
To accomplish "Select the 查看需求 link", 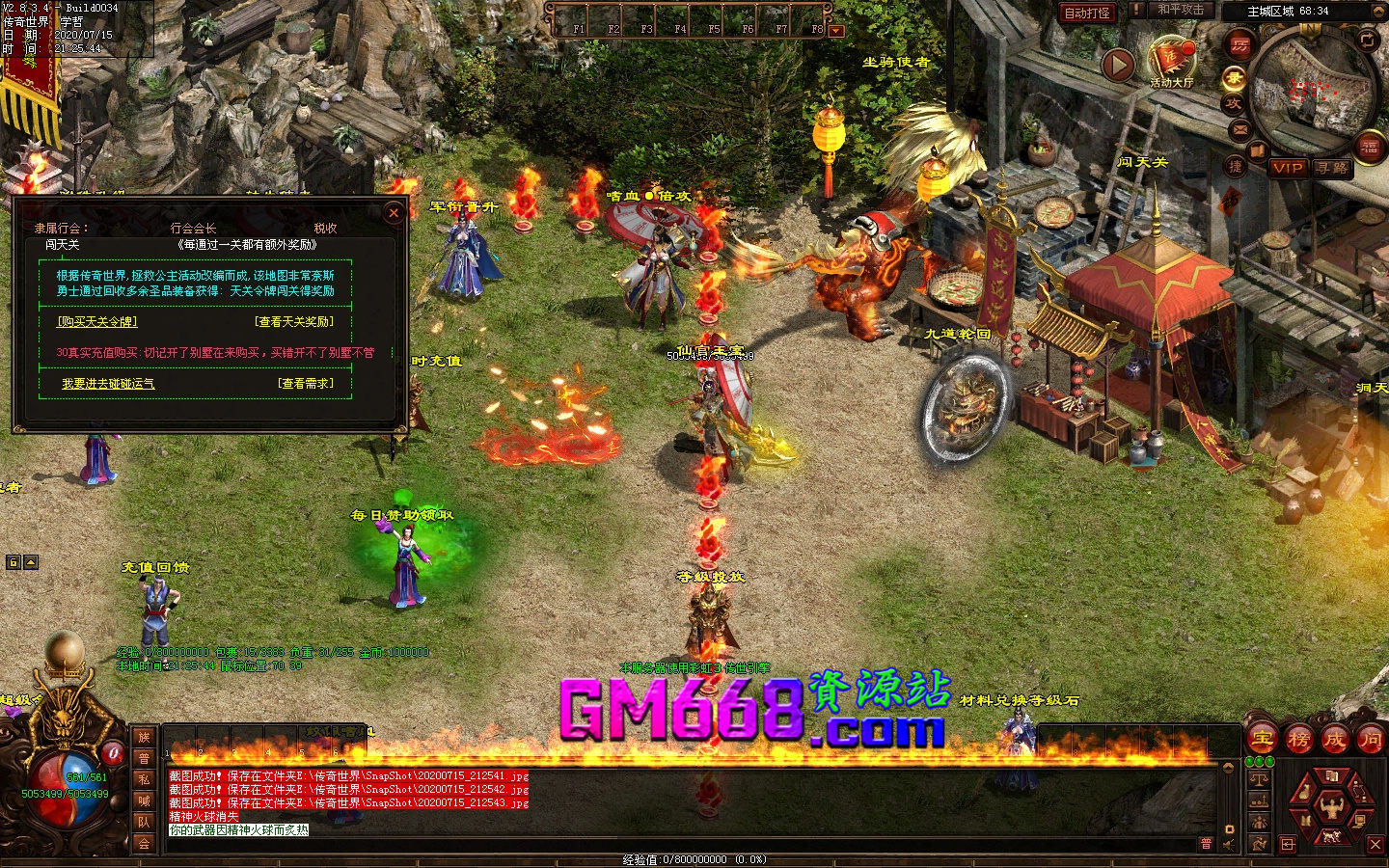I will point(305,384).
